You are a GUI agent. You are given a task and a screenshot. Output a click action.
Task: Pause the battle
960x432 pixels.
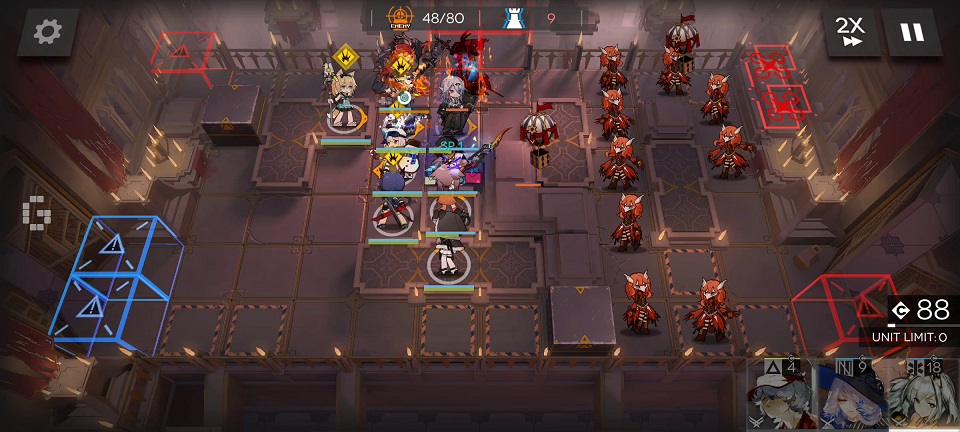click(x=912, y=33)
